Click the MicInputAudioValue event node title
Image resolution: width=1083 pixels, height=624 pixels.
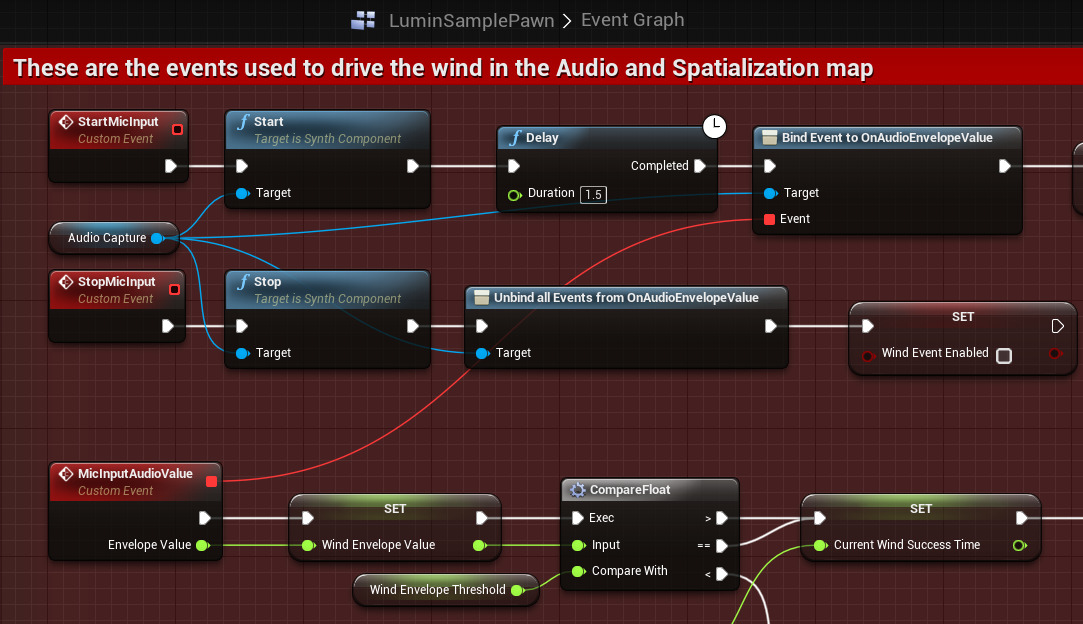coord(134,474)
